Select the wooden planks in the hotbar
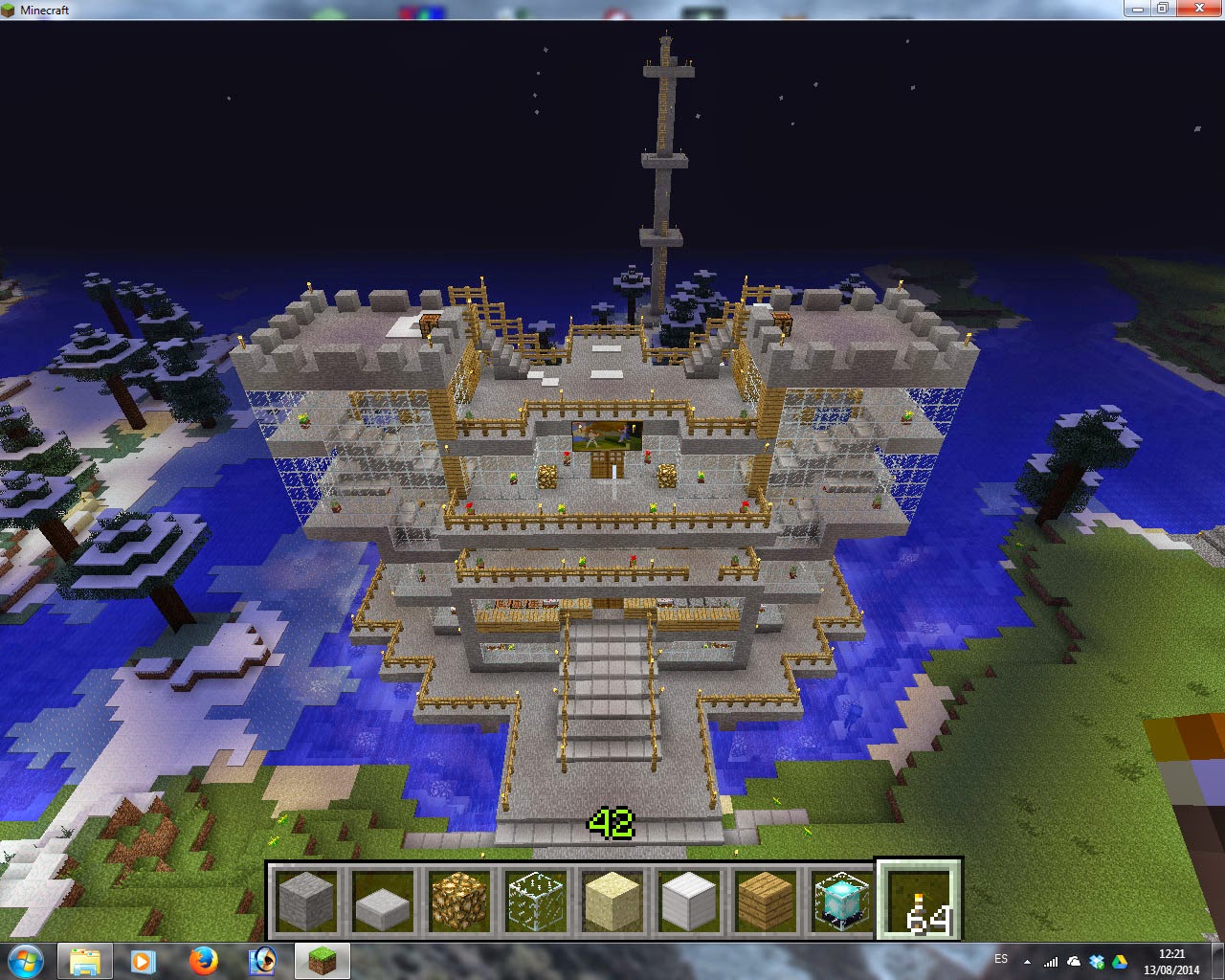The width and height of the screenshot is (1225, 980). click(x=766, y=902)
